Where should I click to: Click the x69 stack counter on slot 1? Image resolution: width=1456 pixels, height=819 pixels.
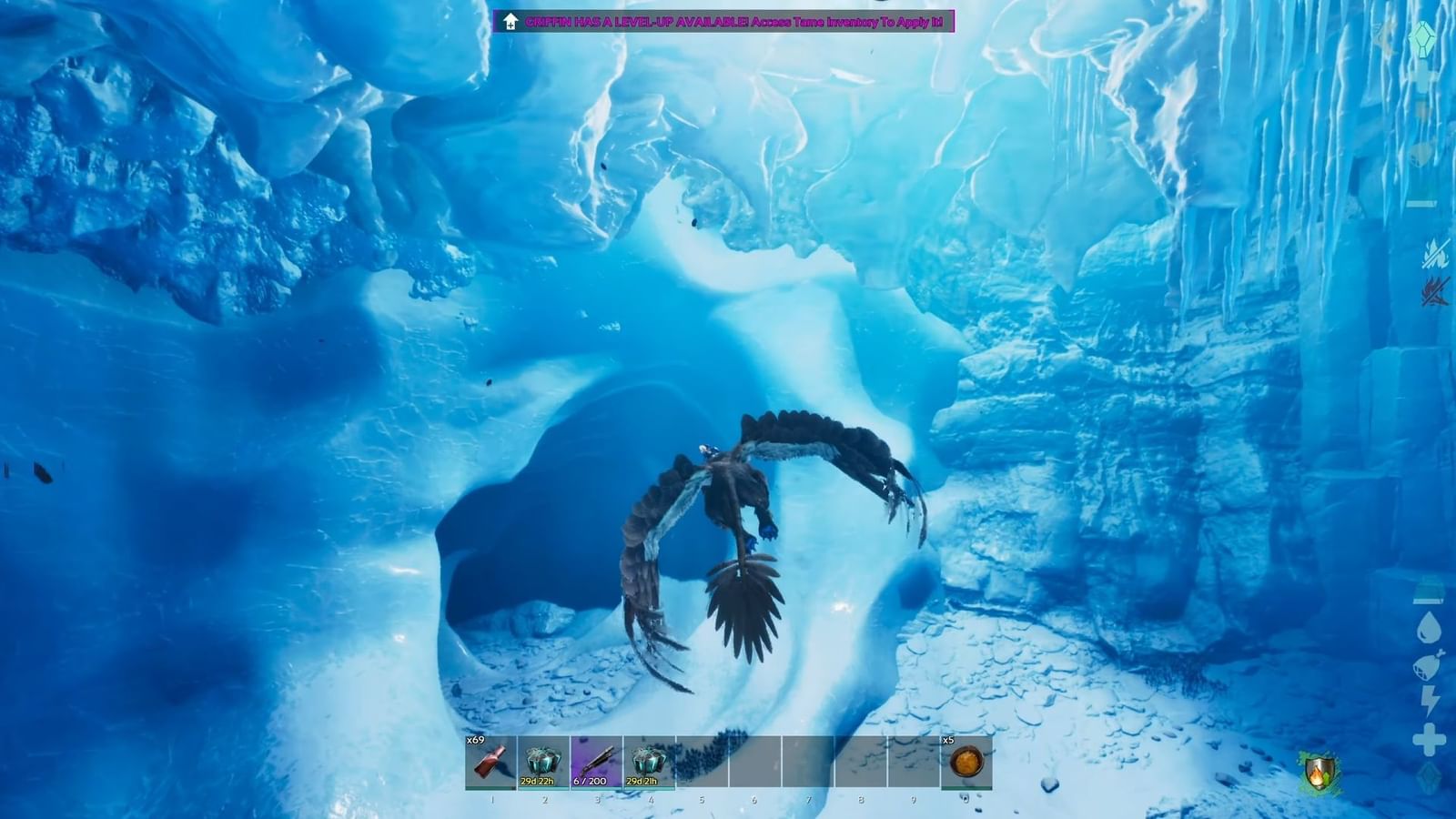pos(474,742)
